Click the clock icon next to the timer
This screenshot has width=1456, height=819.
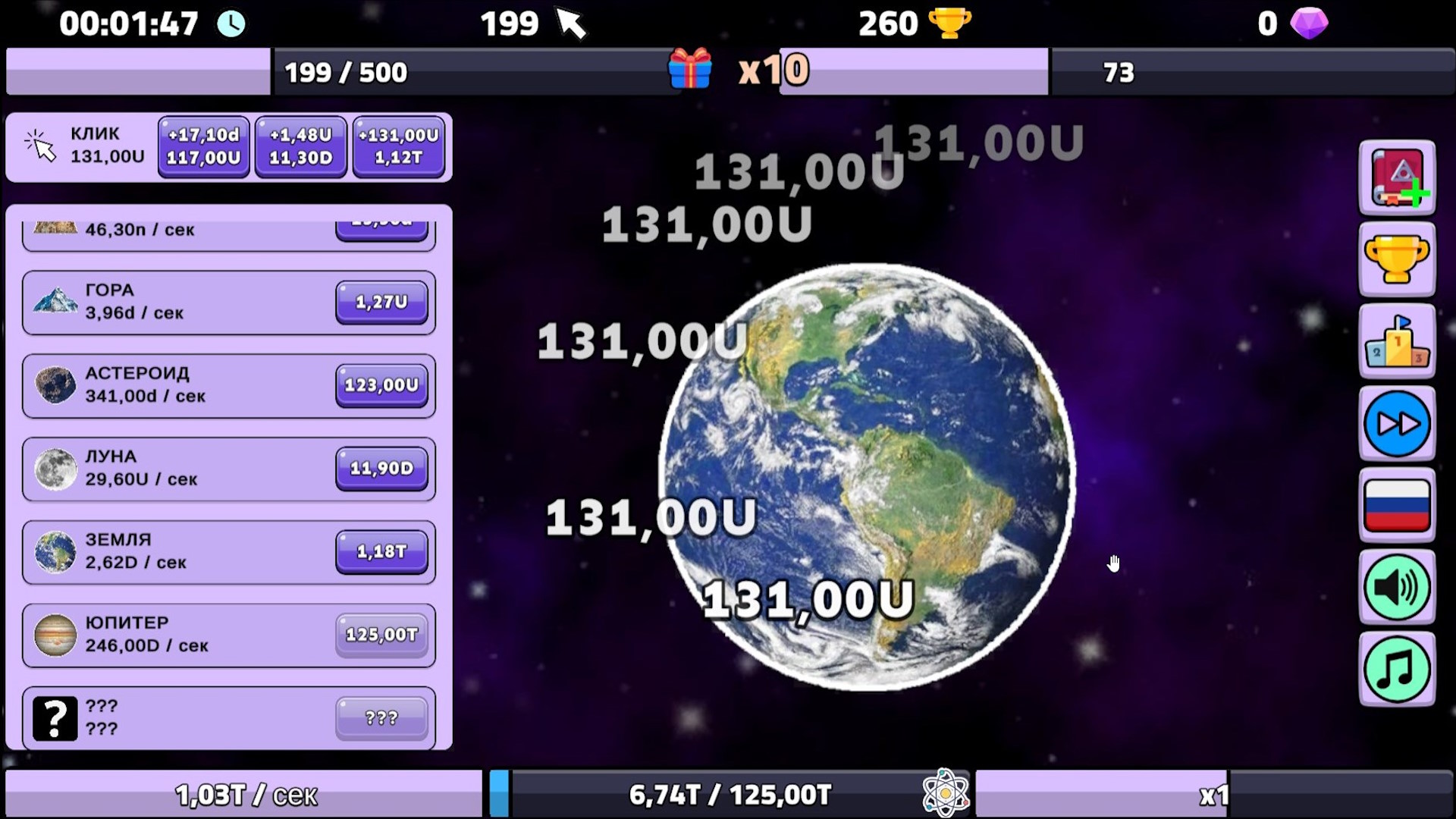click(x=231, y=24)
